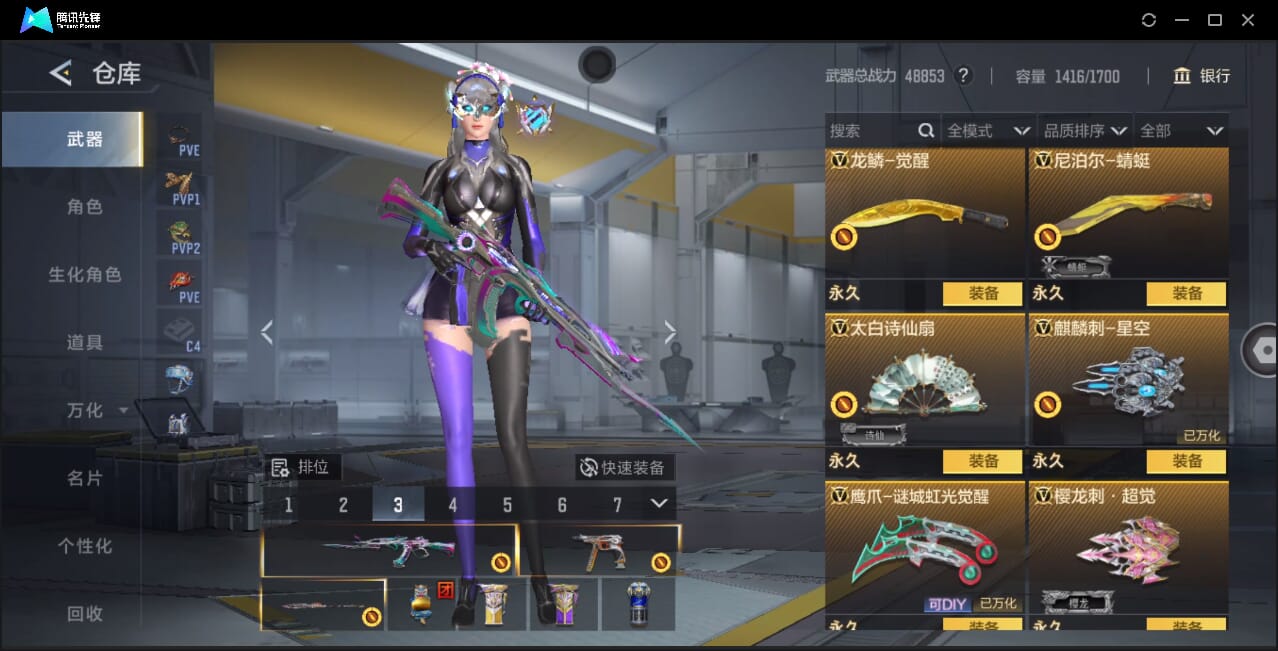Open the 个性化 section
The width and height of the screenshot is (1278, 651).
pyautogui.click(x=85, y=546)
